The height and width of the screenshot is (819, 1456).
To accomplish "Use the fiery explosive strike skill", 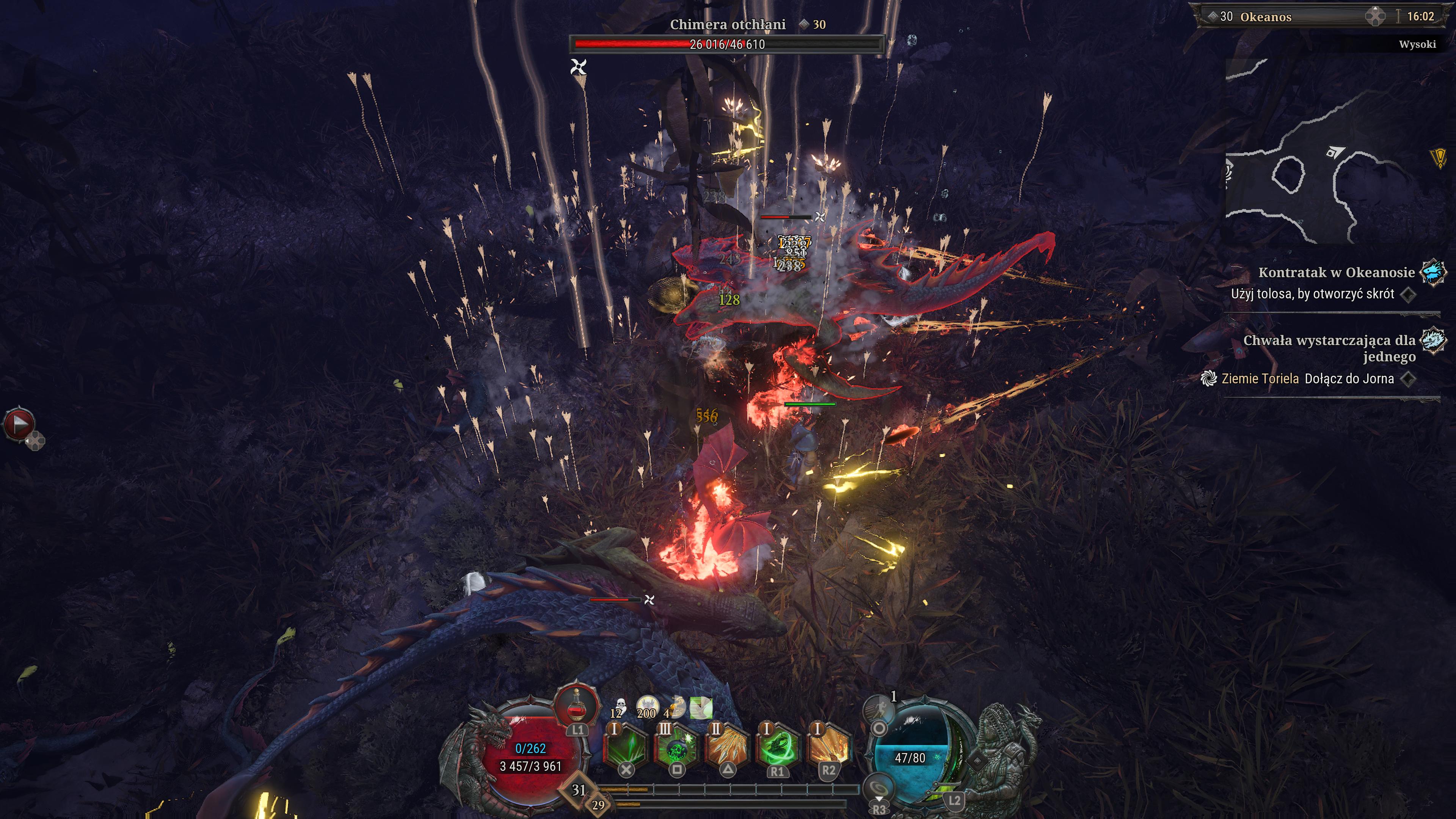I will (828, 747).
